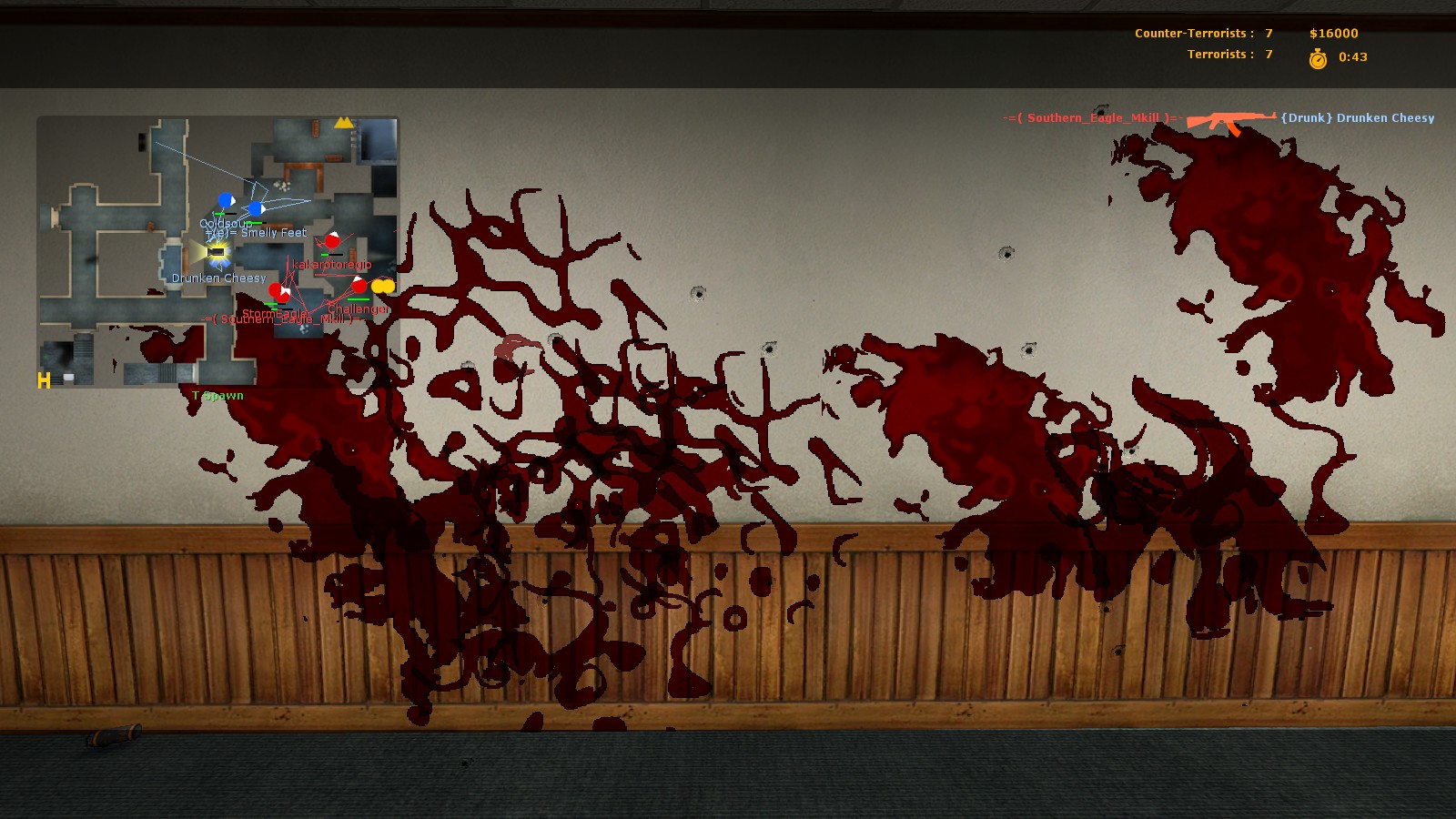This screenshot has height=819, width=1456.
Task: Select kakarotoregio's red marker on minimap
Action: 332,241
